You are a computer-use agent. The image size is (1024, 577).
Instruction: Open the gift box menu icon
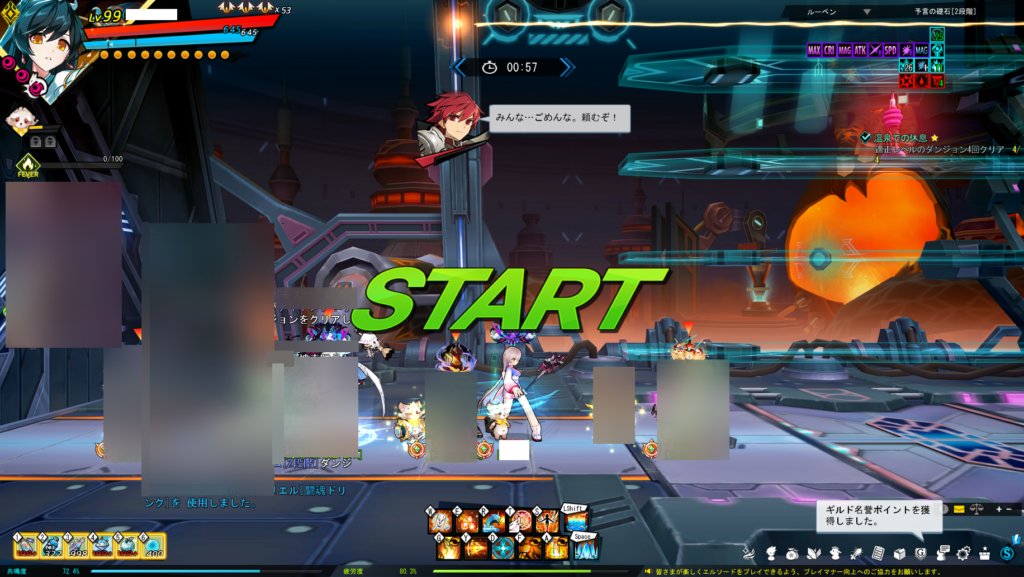(x=984, y=553)
